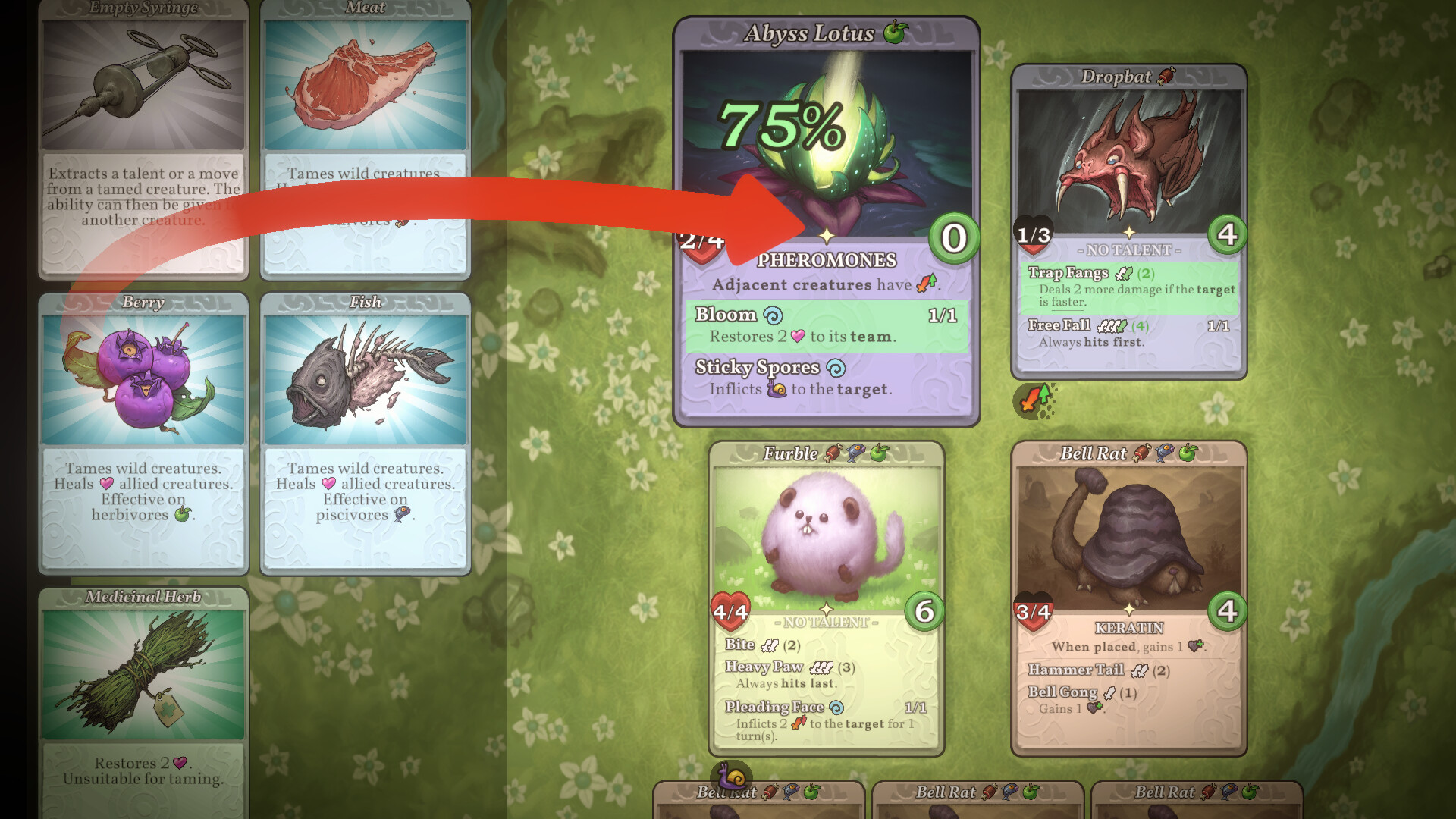Click the Keratin talent label on Bell Rat
Image resolution: width=1456 pixels, height=819 pixels.
[x=1129, y=629]
